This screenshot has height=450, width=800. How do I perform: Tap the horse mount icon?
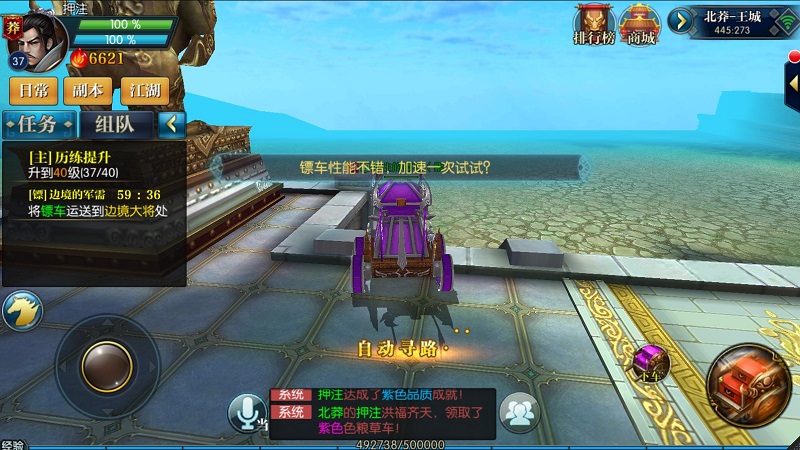coord(20,312)
